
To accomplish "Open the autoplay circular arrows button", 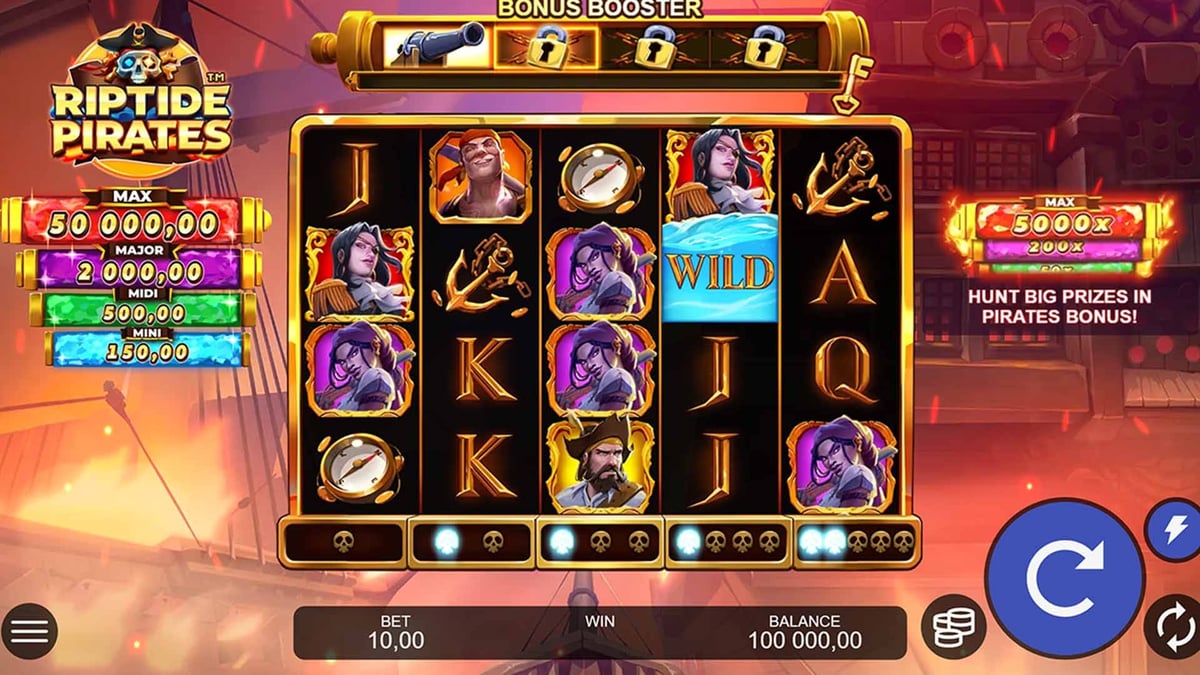I will tap(1171, 626).
